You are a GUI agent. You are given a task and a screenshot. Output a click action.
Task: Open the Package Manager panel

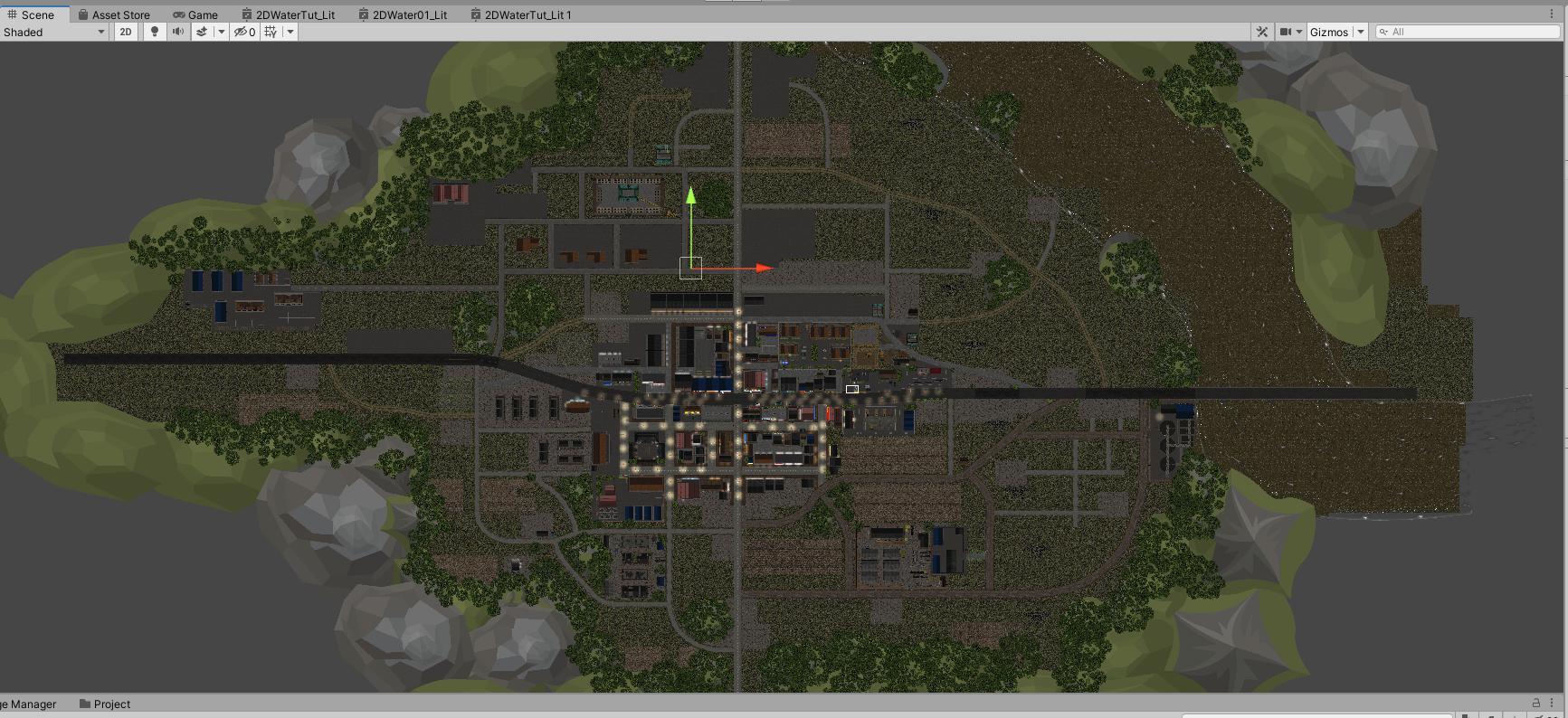(27, 704)
